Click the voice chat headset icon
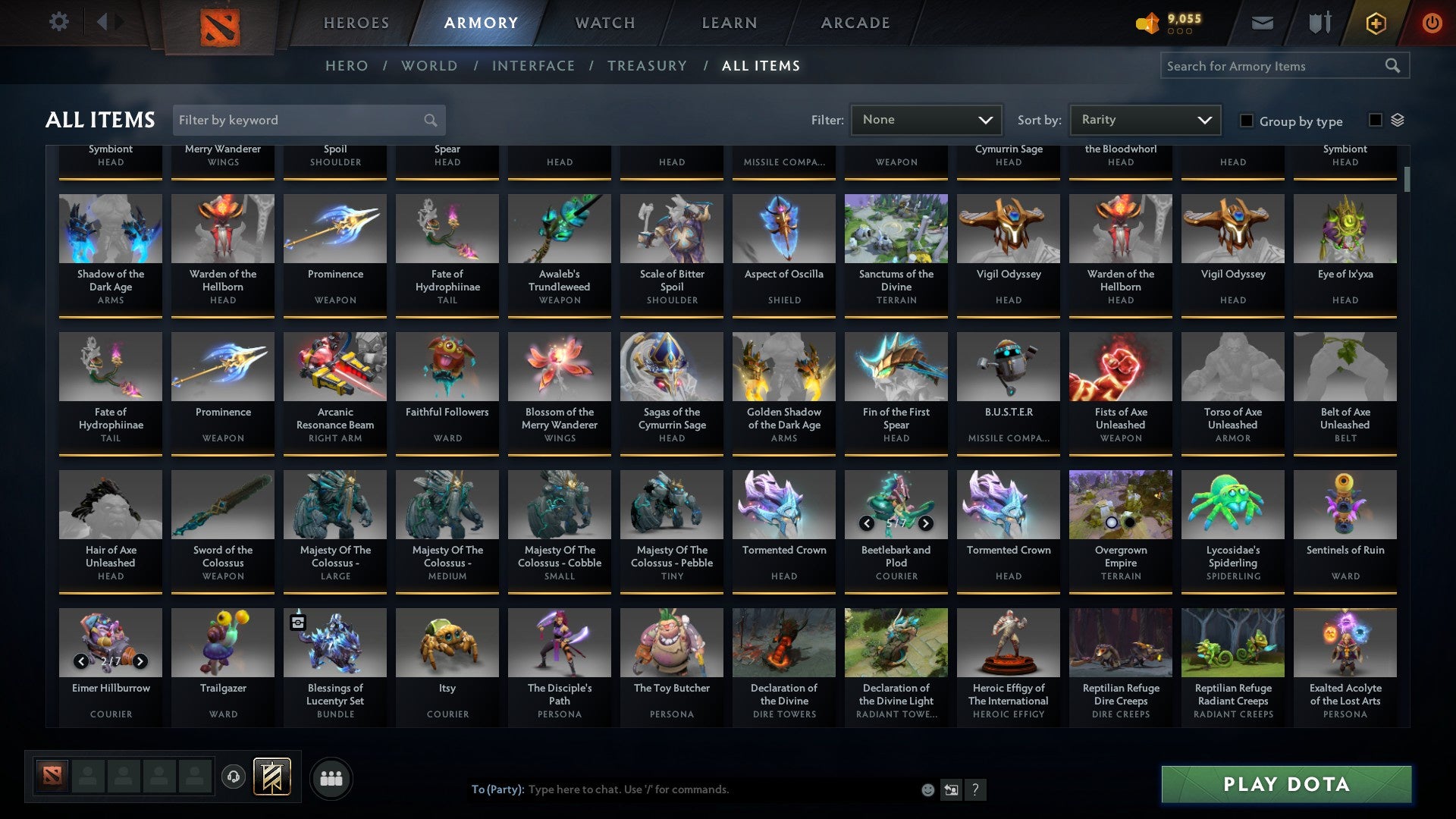This screenshot has width=1456, height=819. (234, 777)
